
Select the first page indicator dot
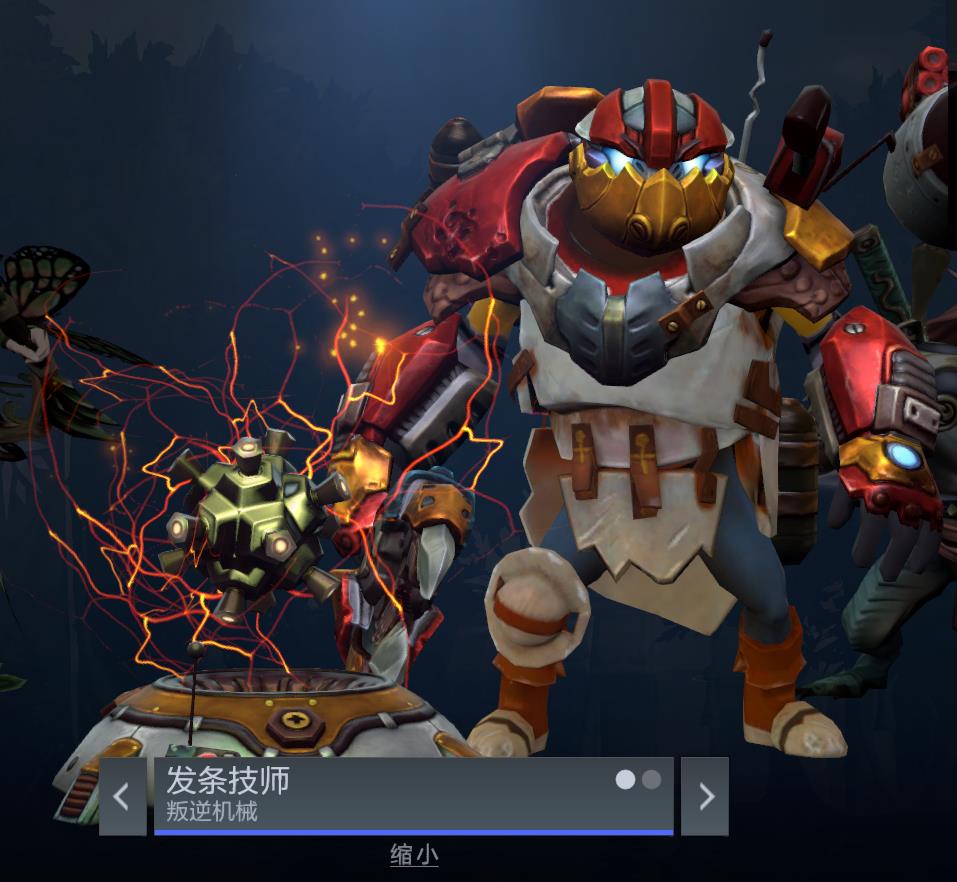(625, 779)
